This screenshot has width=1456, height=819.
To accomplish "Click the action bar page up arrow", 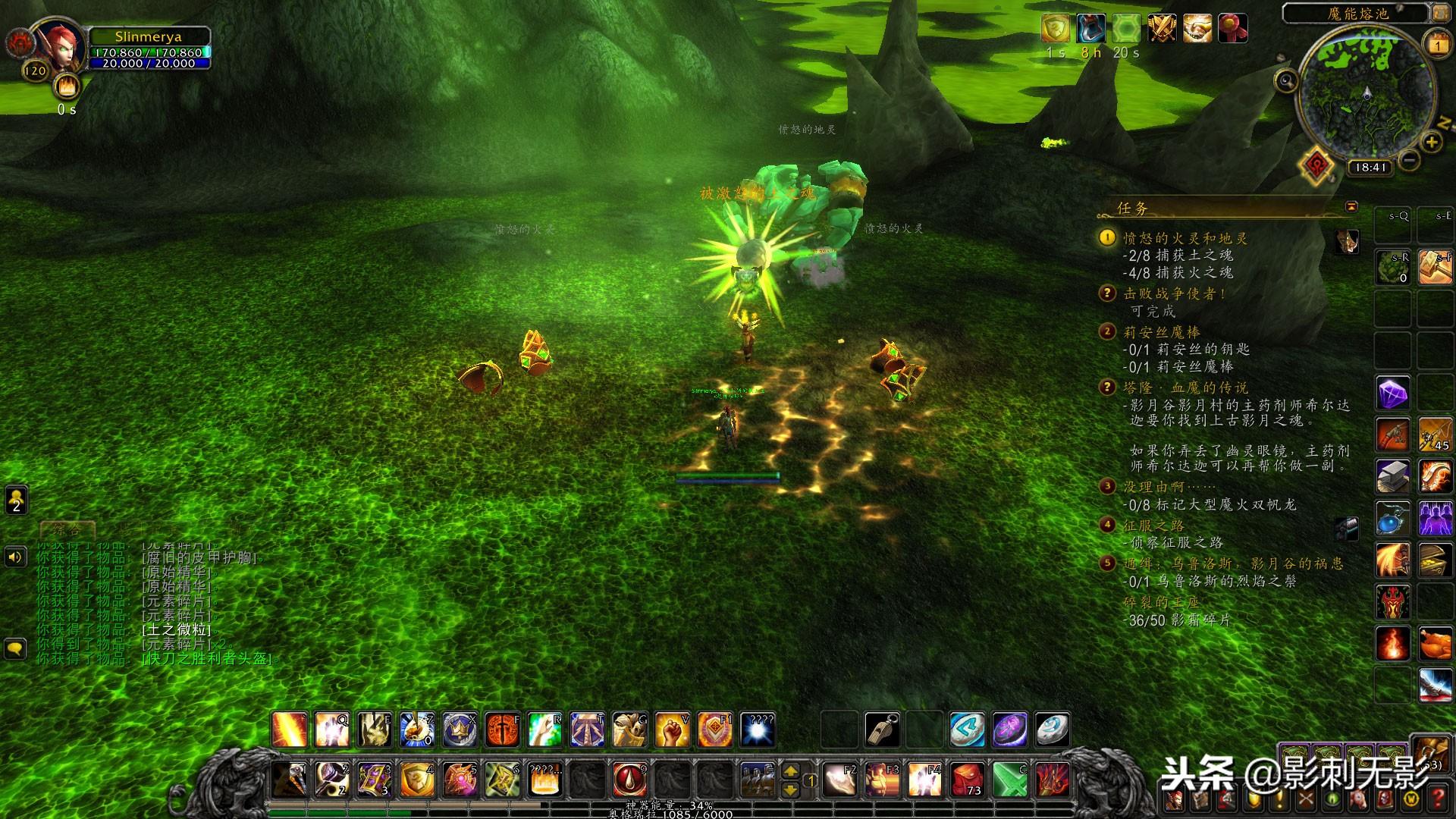I will click(790, 770).
